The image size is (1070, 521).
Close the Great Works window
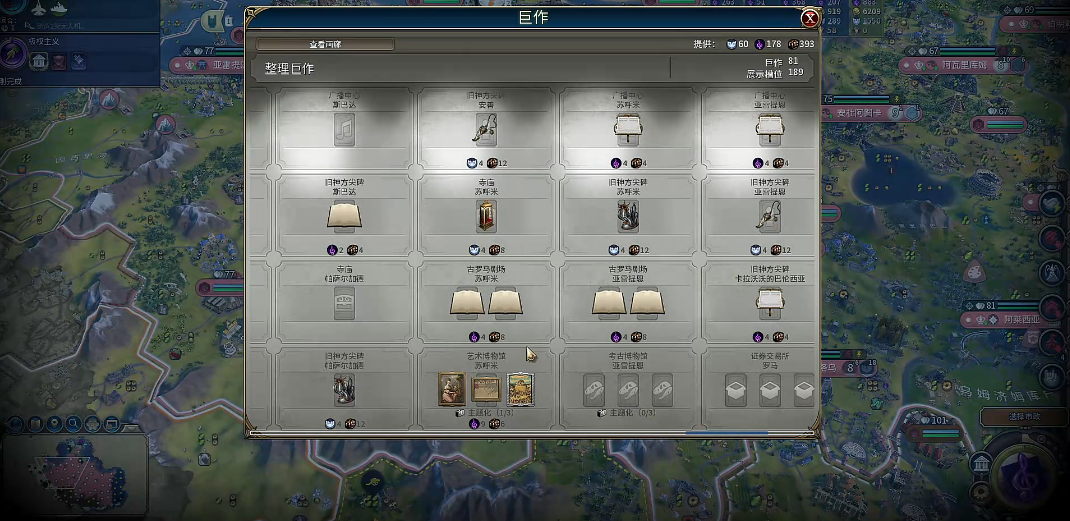click(x=810, y=18)
